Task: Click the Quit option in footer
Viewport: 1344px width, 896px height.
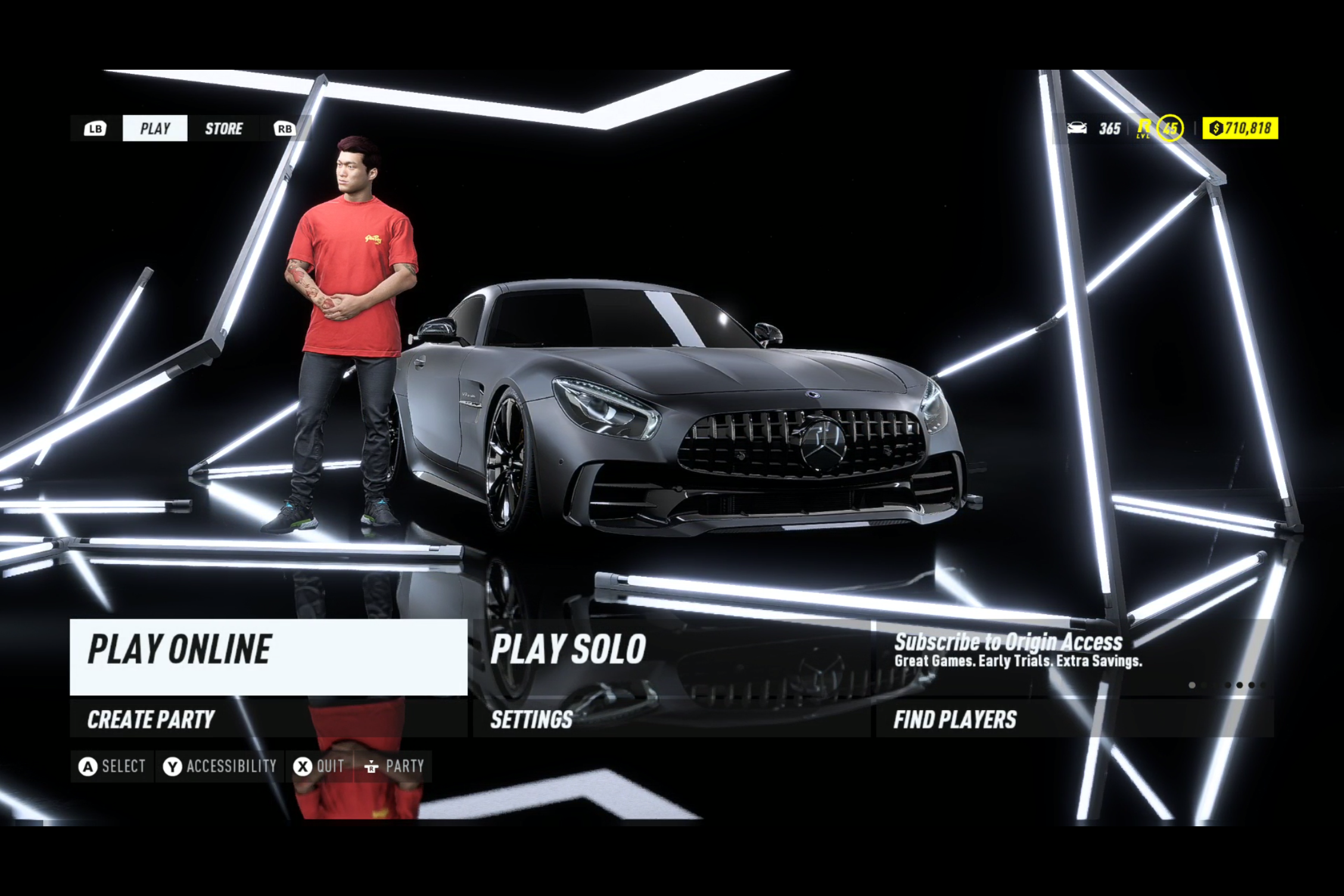Action: point(319,766)
